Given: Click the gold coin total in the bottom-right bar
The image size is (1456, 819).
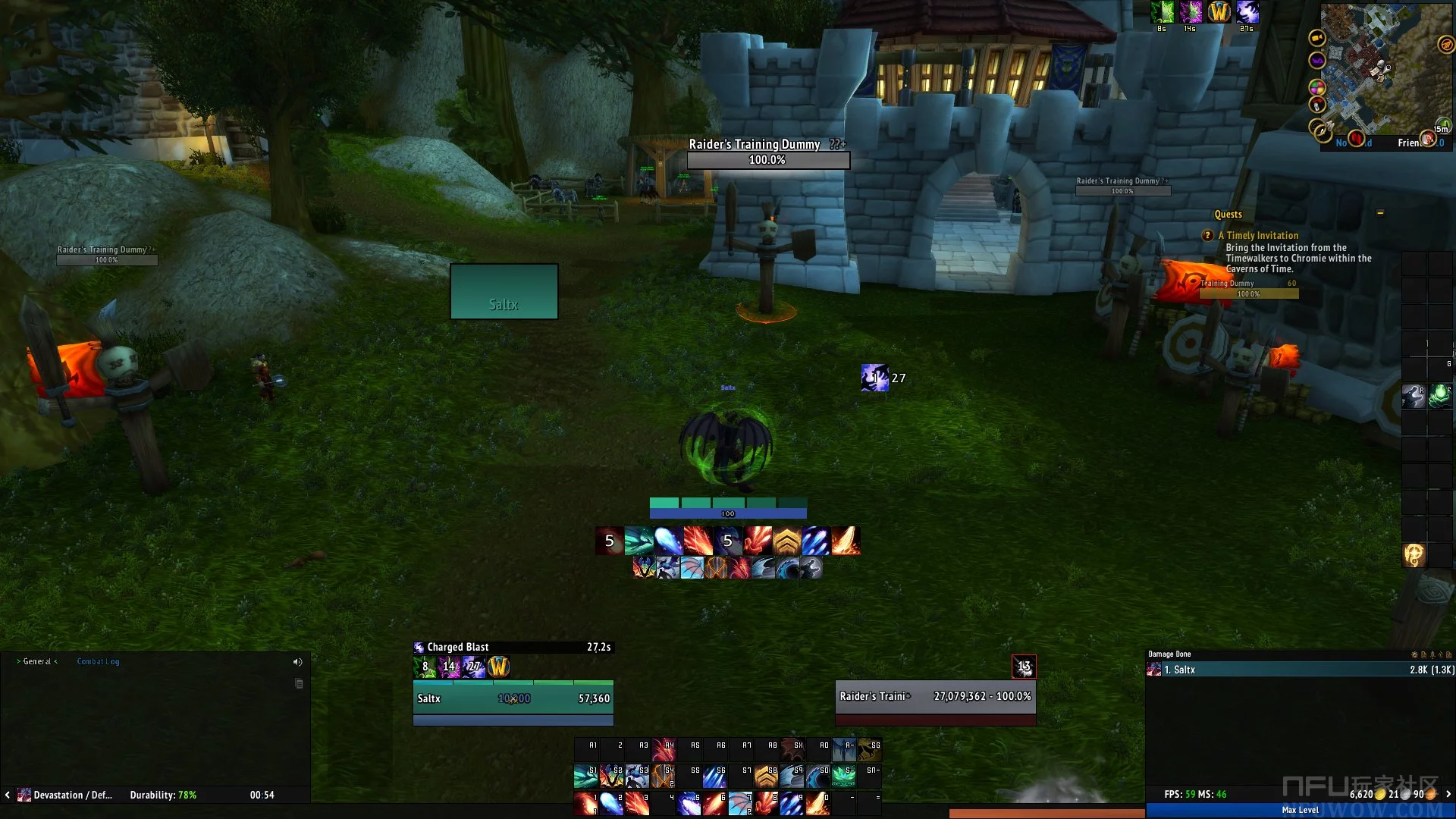Looking at the screenshot, I should click(x=1364, y=795).
